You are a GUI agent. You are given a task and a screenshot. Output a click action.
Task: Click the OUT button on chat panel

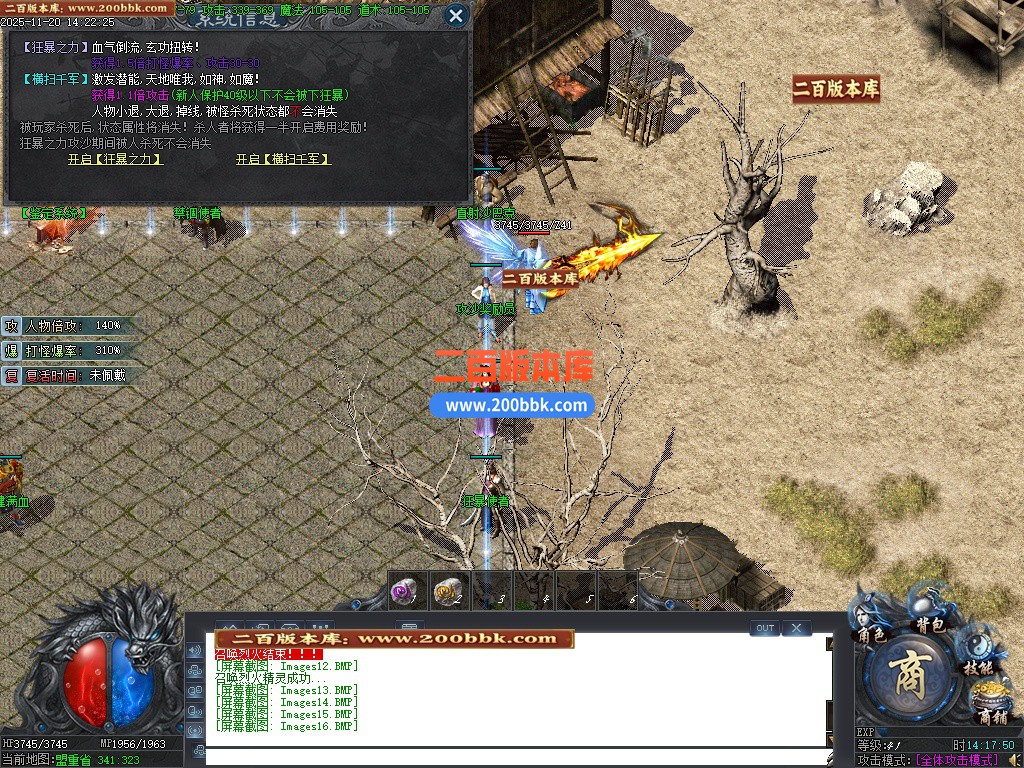(x=764, y=628)
